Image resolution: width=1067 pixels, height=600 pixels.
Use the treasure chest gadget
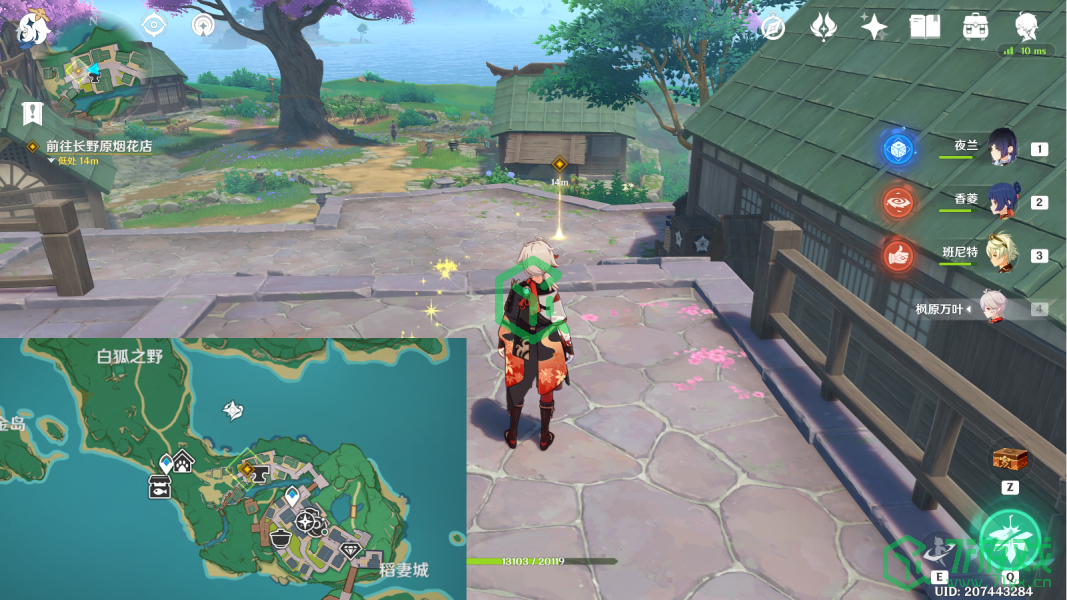pos(1009,459)
